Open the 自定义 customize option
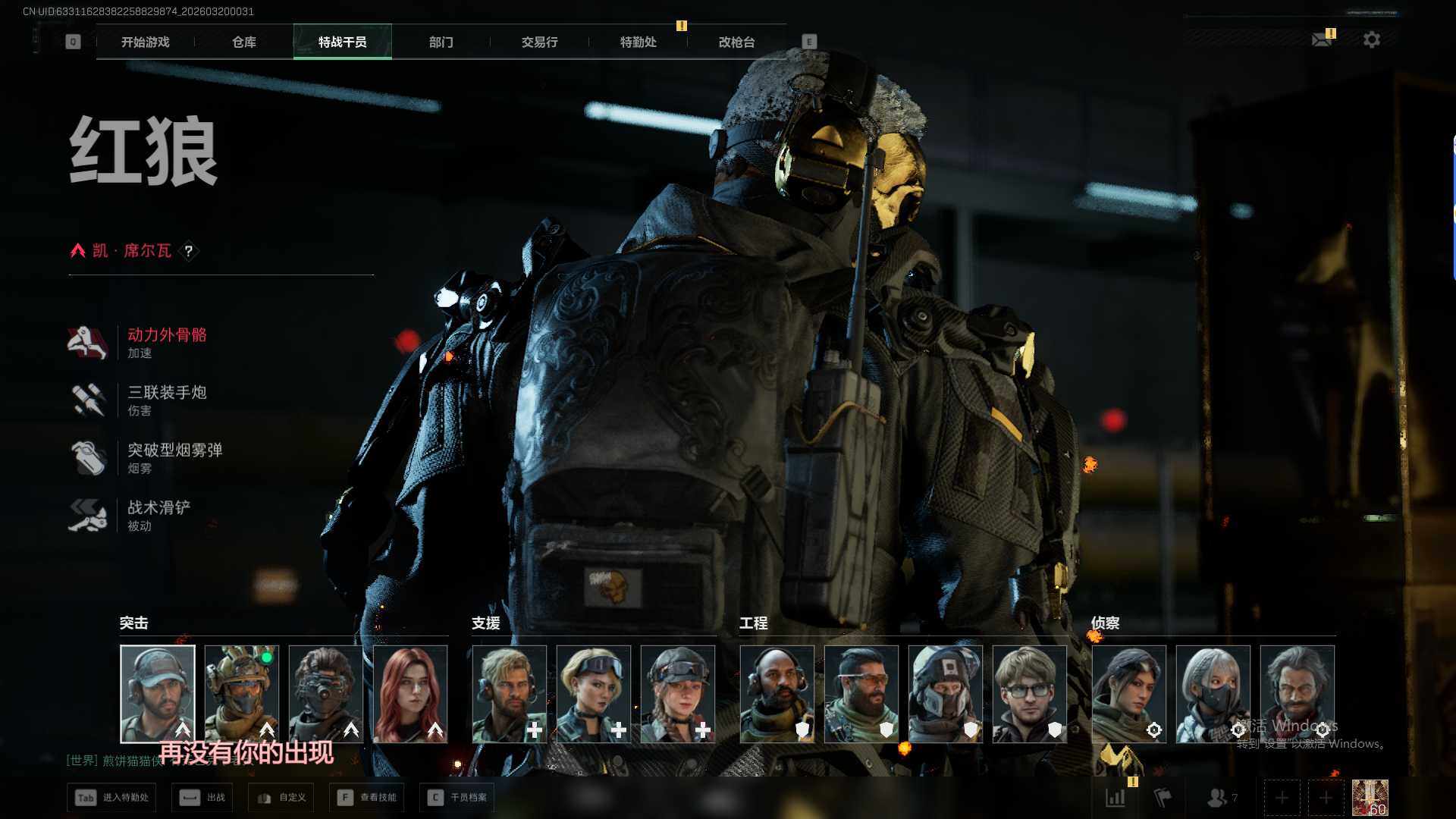 tap(281, 798)
